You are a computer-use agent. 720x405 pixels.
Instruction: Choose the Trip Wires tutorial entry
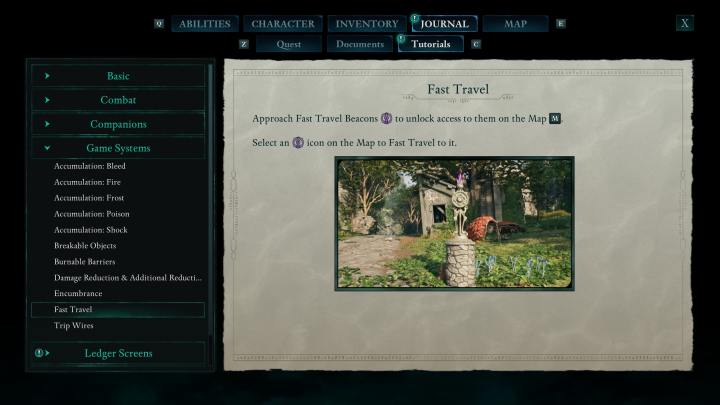pos(74,326)
